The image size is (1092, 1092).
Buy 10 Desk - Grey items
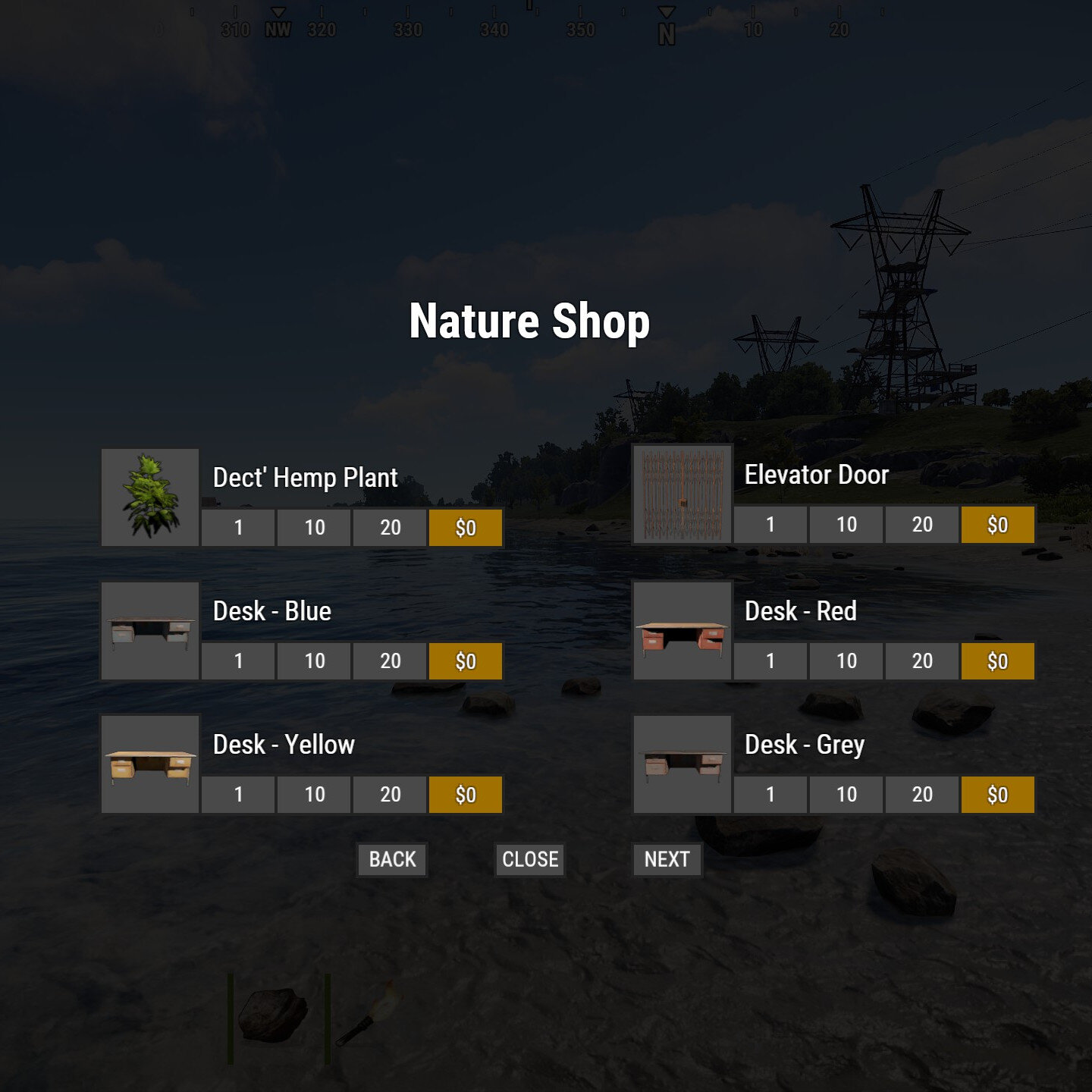pyautogui.click(x=846, y=795)
